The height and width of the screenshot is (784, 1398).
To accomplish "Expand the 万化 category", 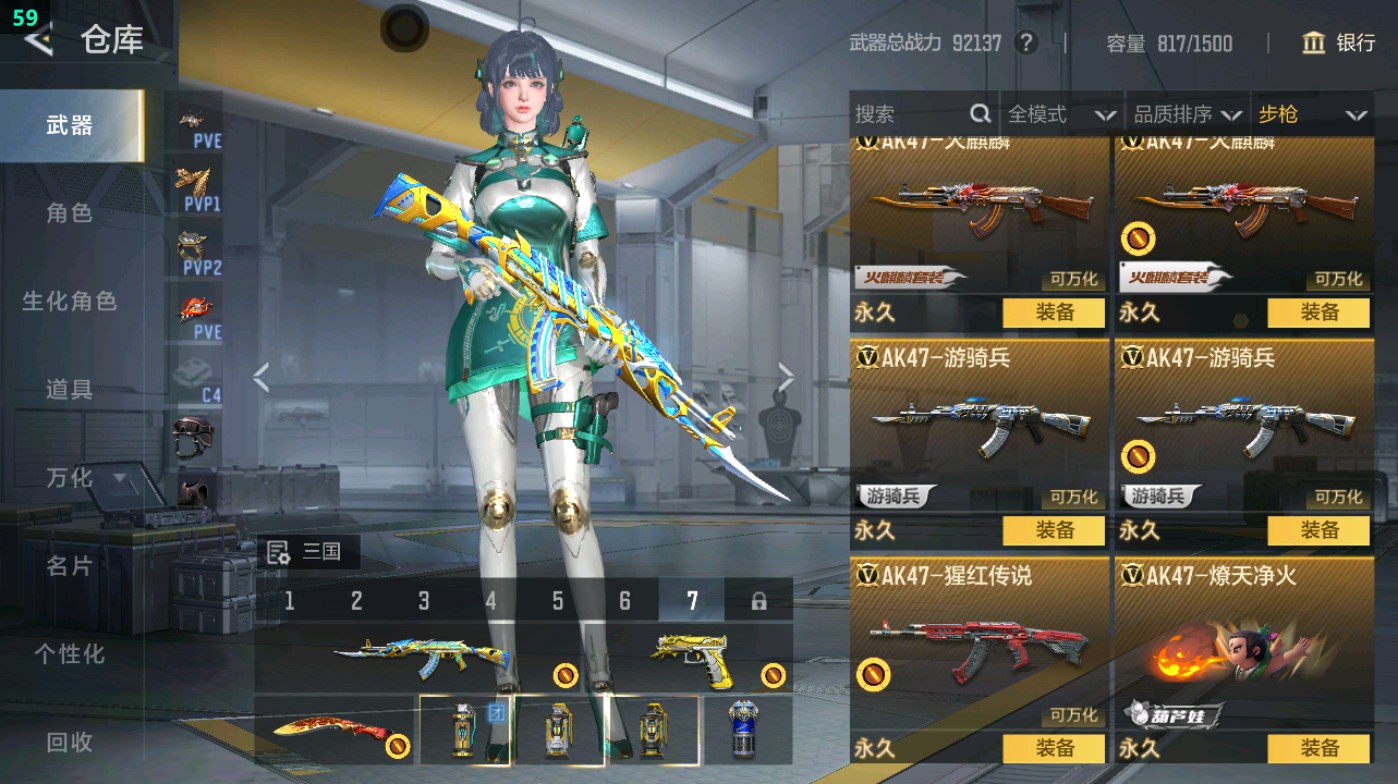I will [85, 478].
